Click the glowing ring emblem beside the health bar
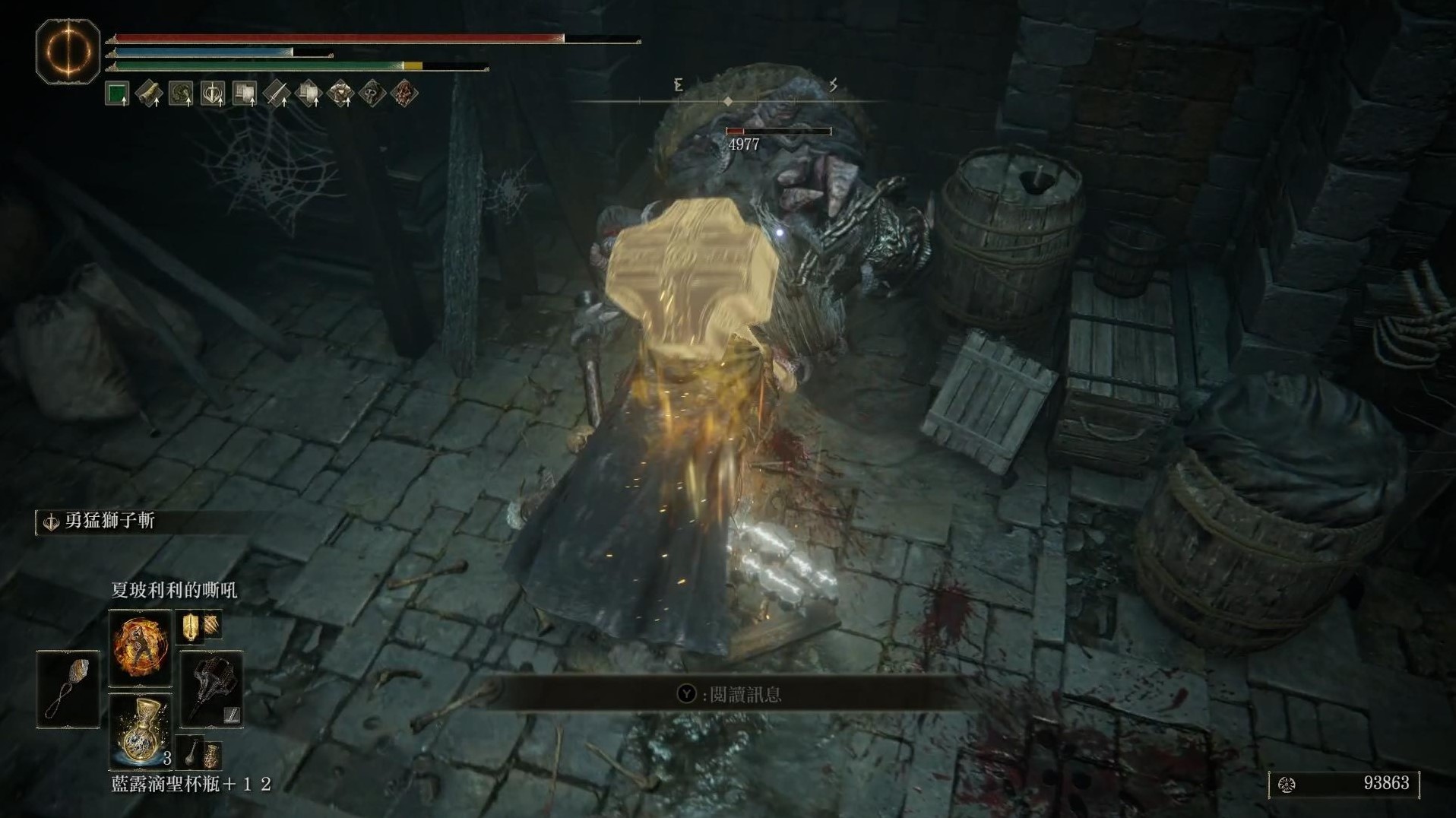Screen dimensions: 1456x818 click(68, 52)
